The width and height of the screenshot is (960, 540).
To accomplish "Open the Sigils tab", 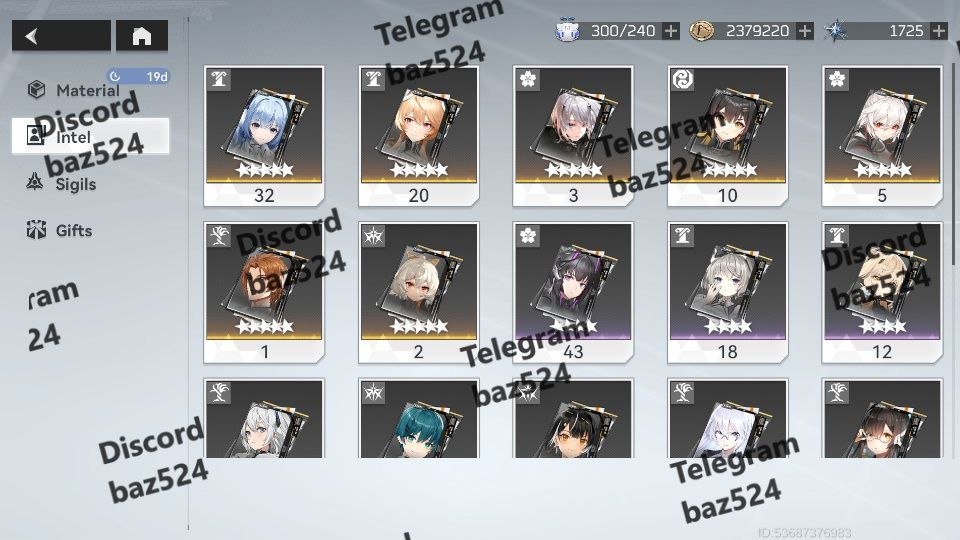I will pyautogui.click(x=76, y=184).
